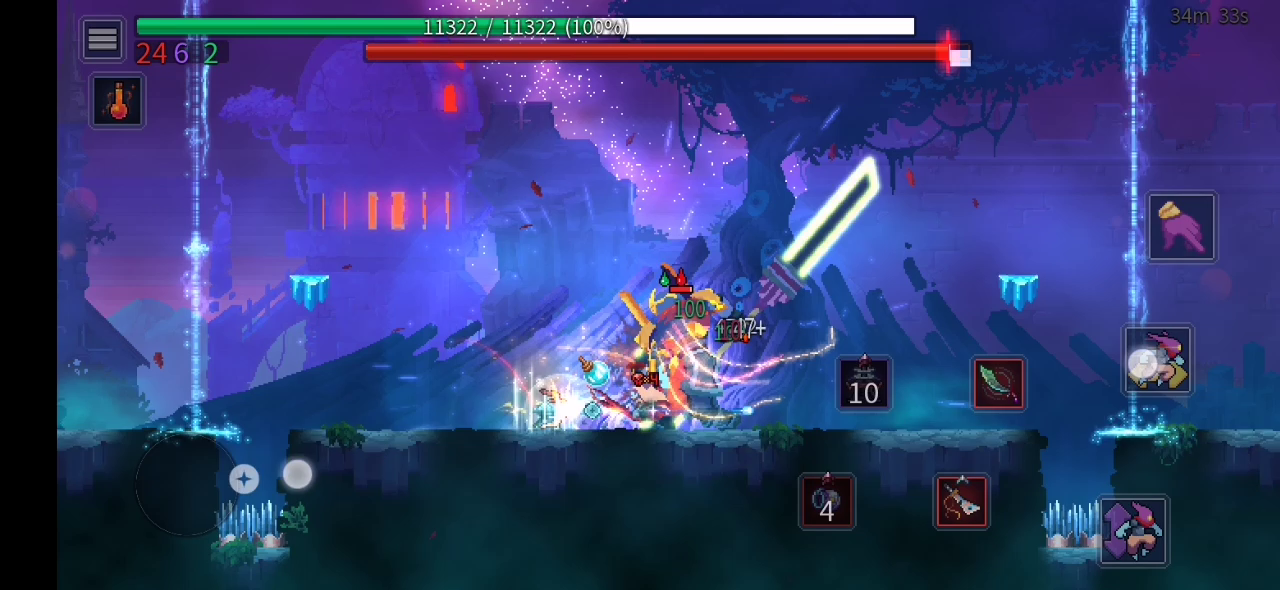This screenshot has width=1280, height=590.
Task: Open the hamburger pause menu
Action: [x=102, y=39]
